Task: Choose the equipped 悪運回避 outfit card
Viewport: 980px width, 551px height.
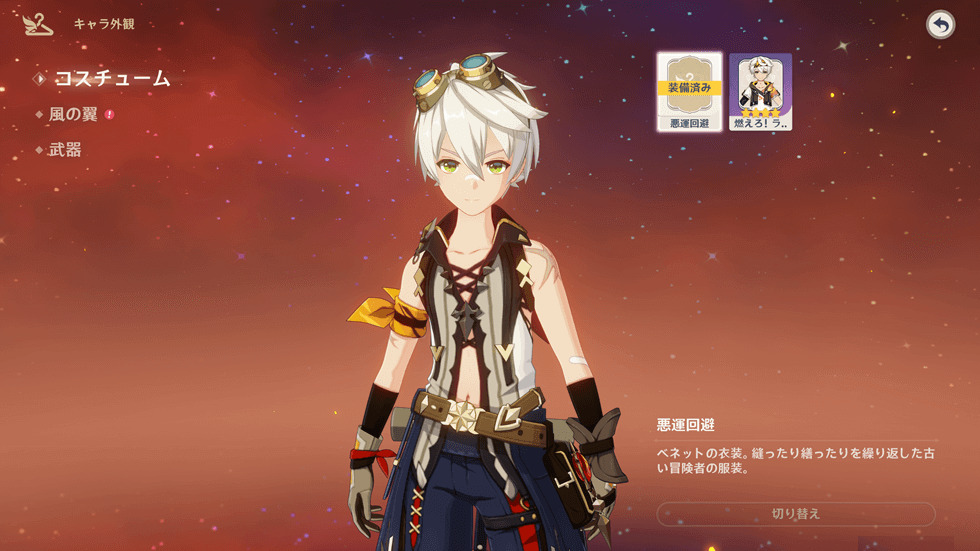Action: [689, 92]
